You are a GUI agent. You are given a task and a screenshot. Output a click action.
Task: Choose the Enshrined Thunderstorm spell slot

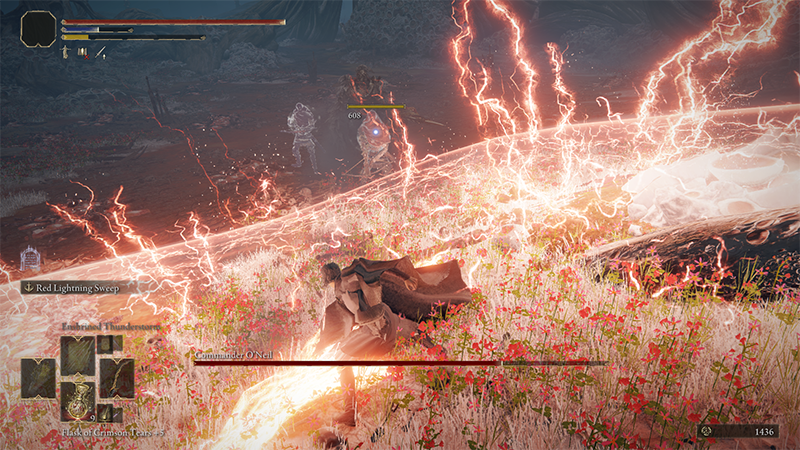(x=77, y=355)
